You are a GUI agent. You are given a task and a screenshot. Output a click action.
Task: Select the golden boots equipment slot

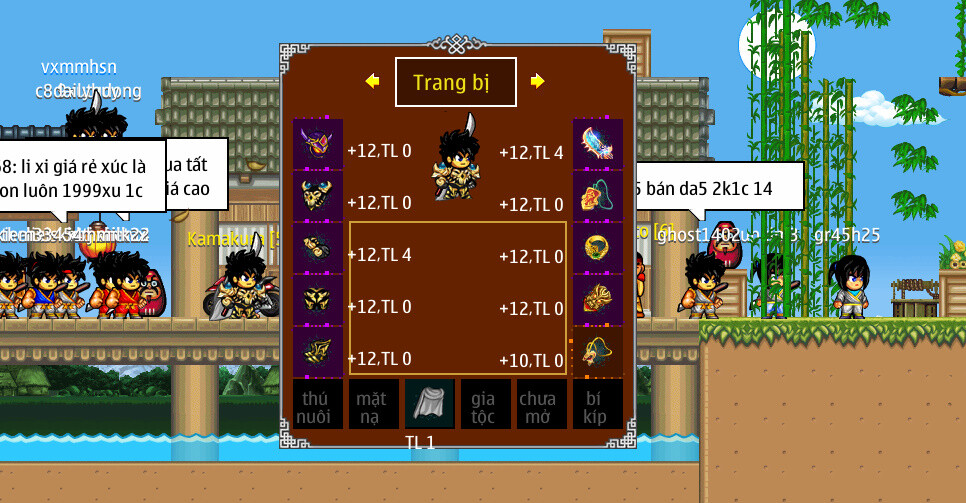(318, 352)
